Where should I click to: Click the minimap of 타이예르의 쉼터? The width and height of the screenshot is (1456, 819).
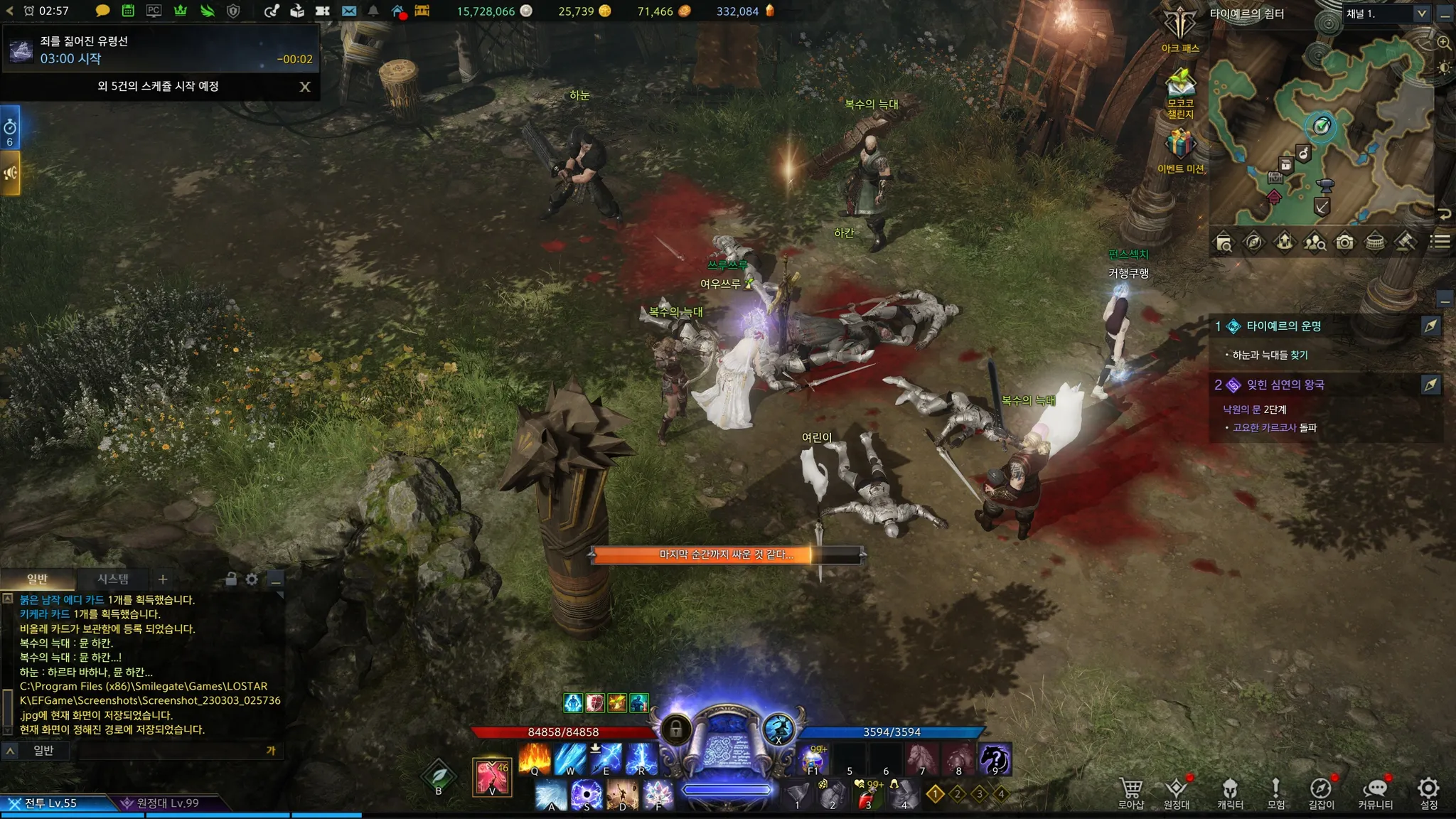click(x=1321, y=135)
